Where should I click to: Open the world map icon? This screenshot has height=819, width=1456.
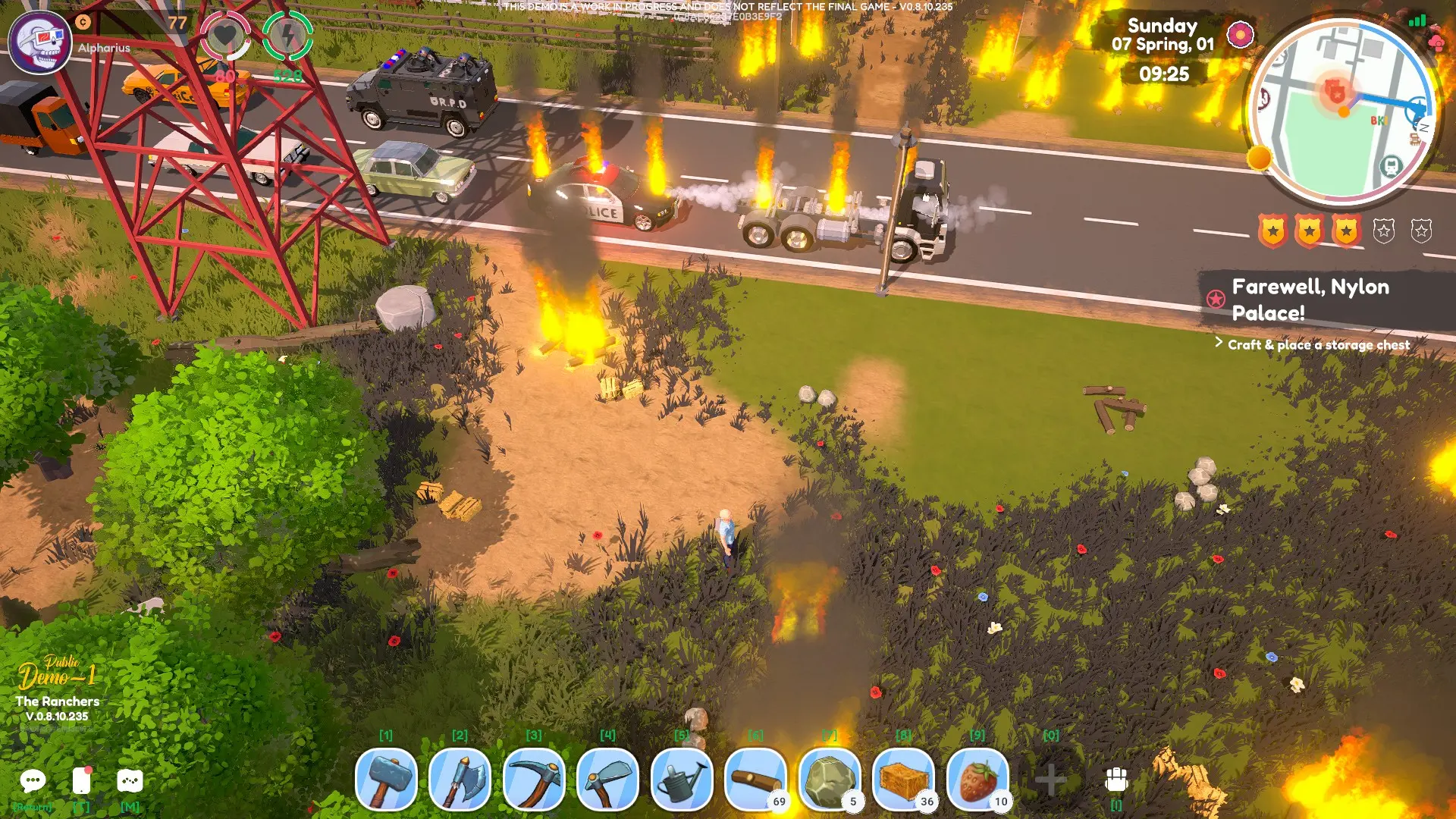[130, 781]
